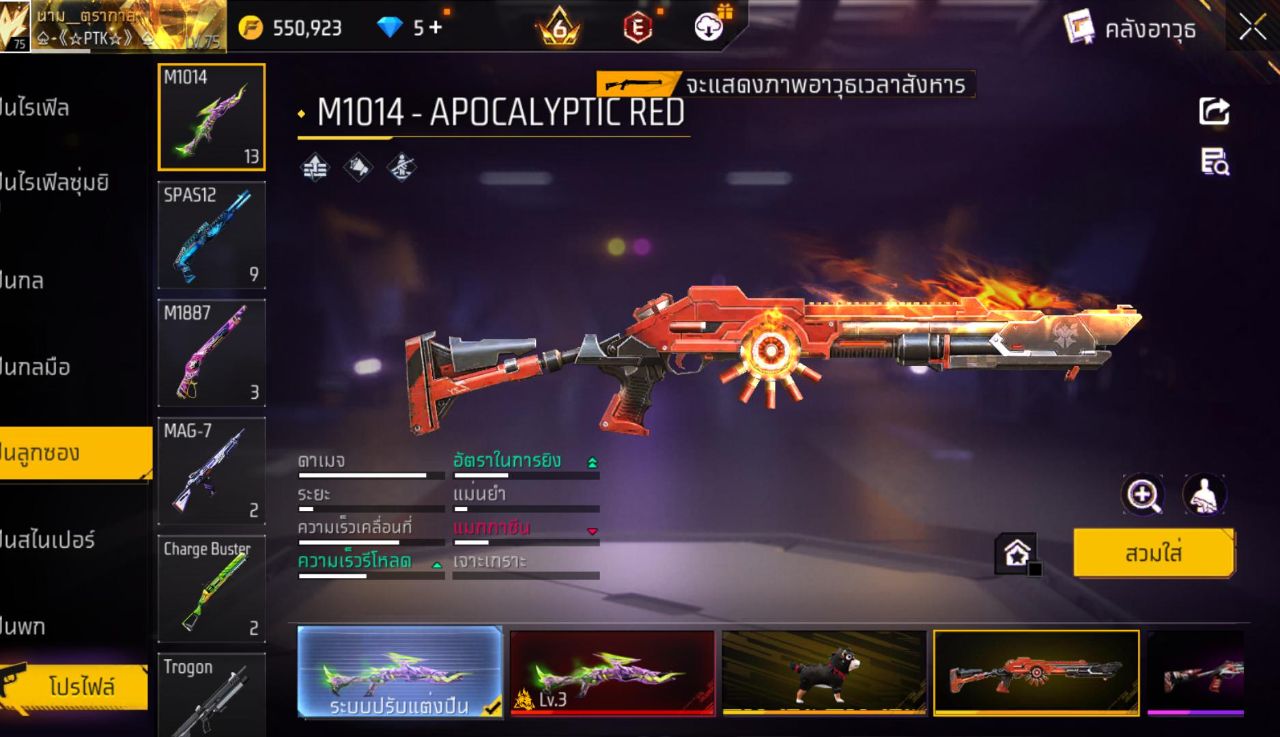The height and width of the screenshot is (737, 1280).
Task: Click the zoom-in magnifier near the weapon preview
Action: [1144, 495]
